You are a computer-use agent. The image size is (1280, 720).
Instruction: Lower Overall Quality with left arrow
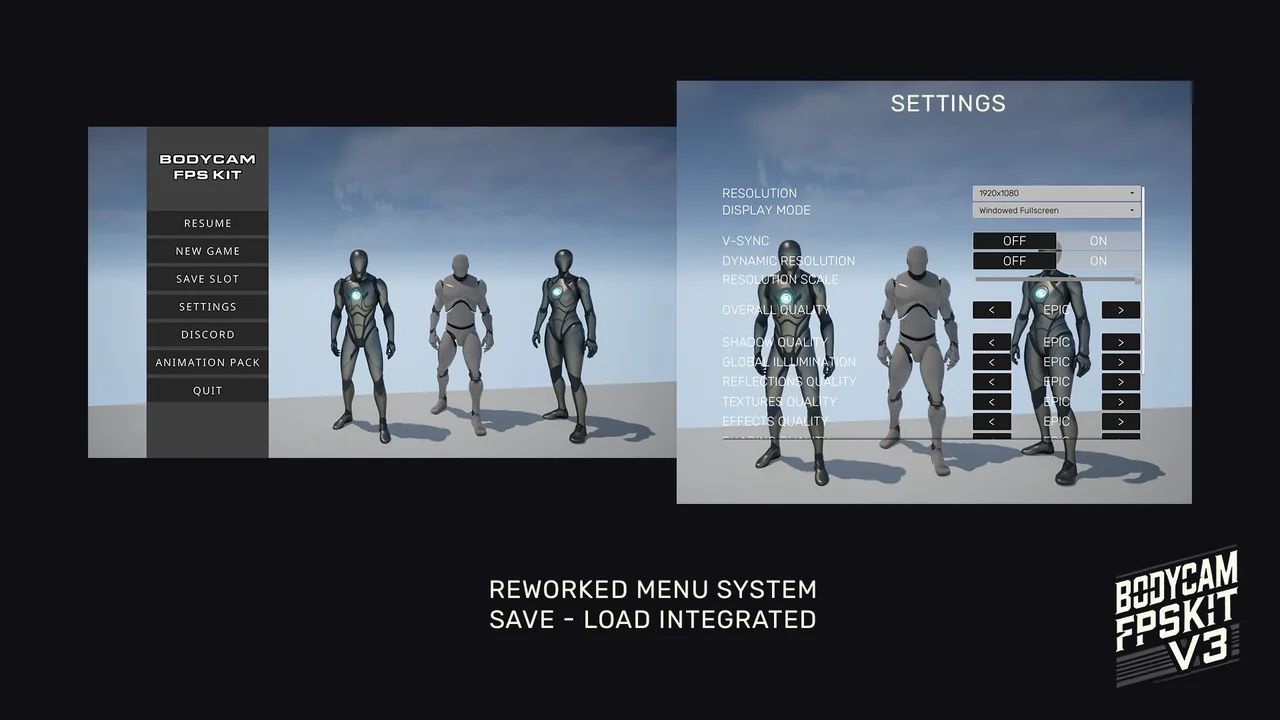pos(991,310)
